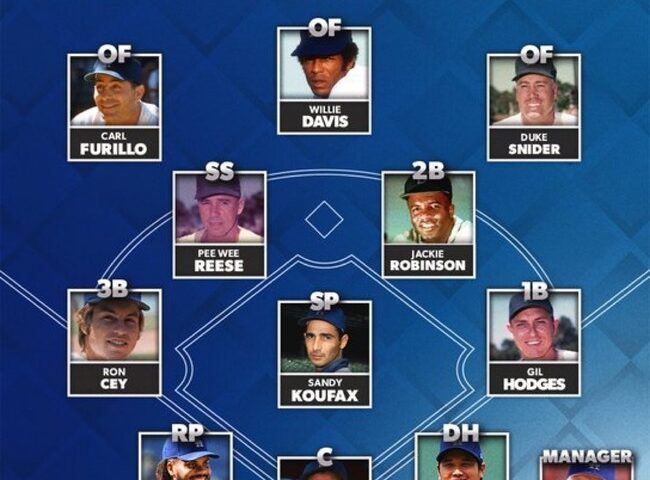Select Pee Wee Reese at shortstop
This screenshot has height=480, width=650.
click(219, 225)
